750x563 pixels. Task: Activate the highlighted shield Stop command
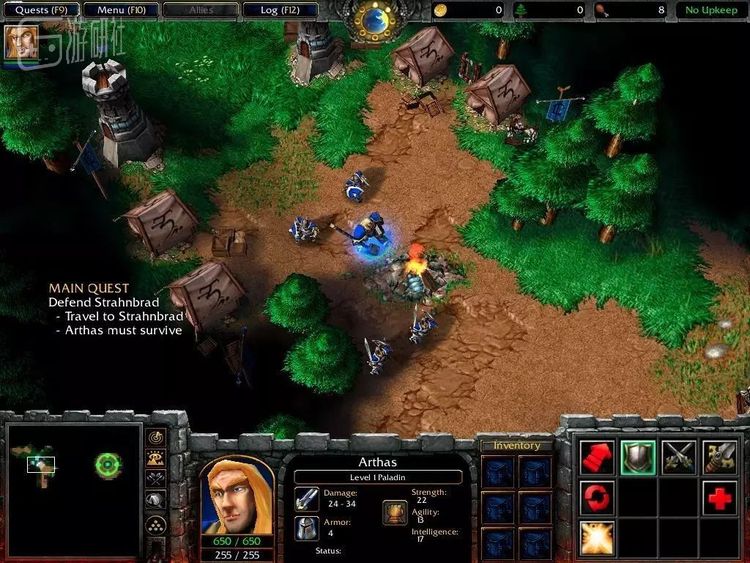tap(638, 457)
